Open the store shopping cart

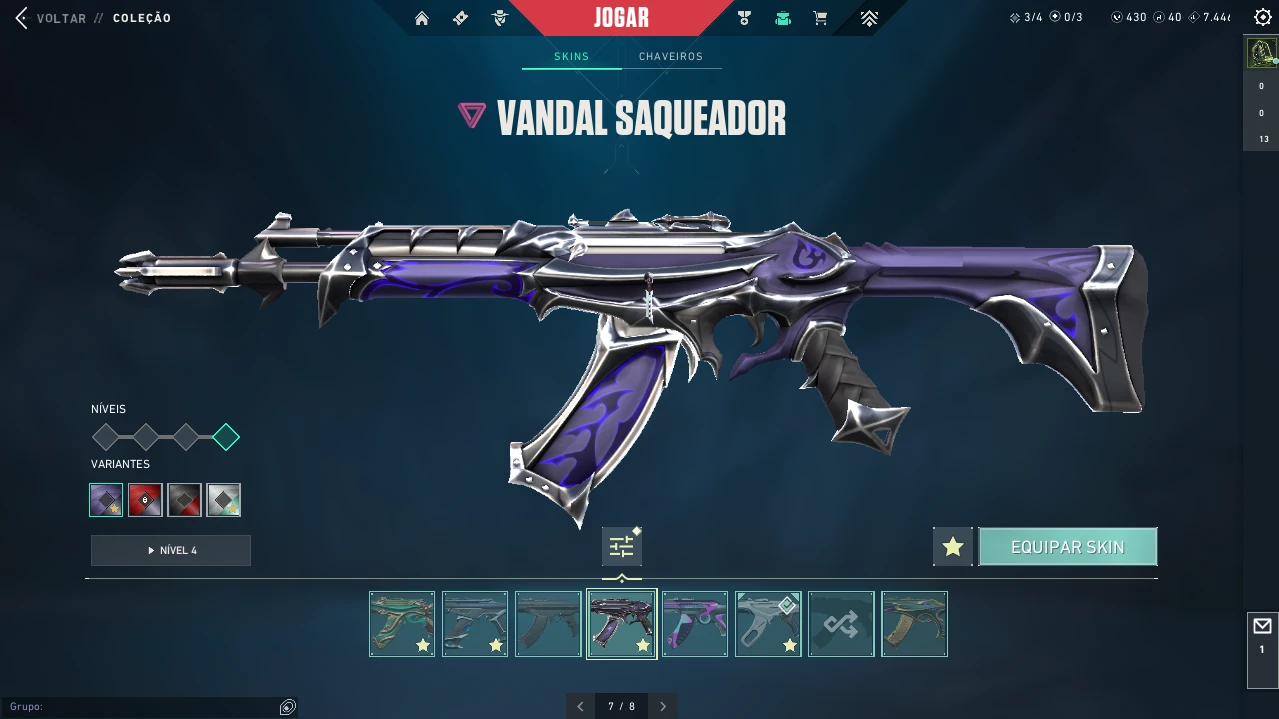pyautogui.click(x=820, y=18)
